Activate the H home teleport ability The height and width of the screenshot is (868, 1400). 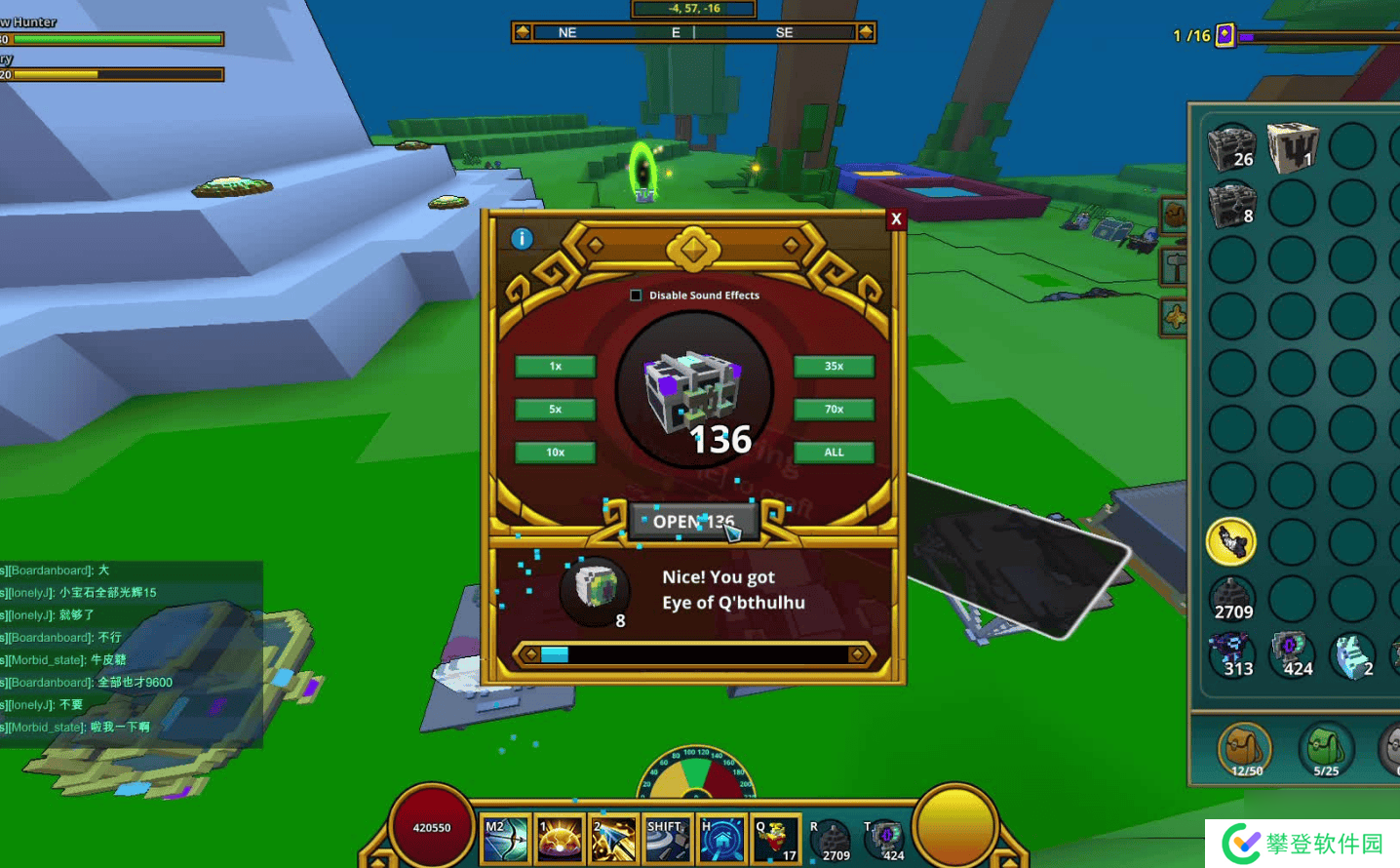[721, 839]
